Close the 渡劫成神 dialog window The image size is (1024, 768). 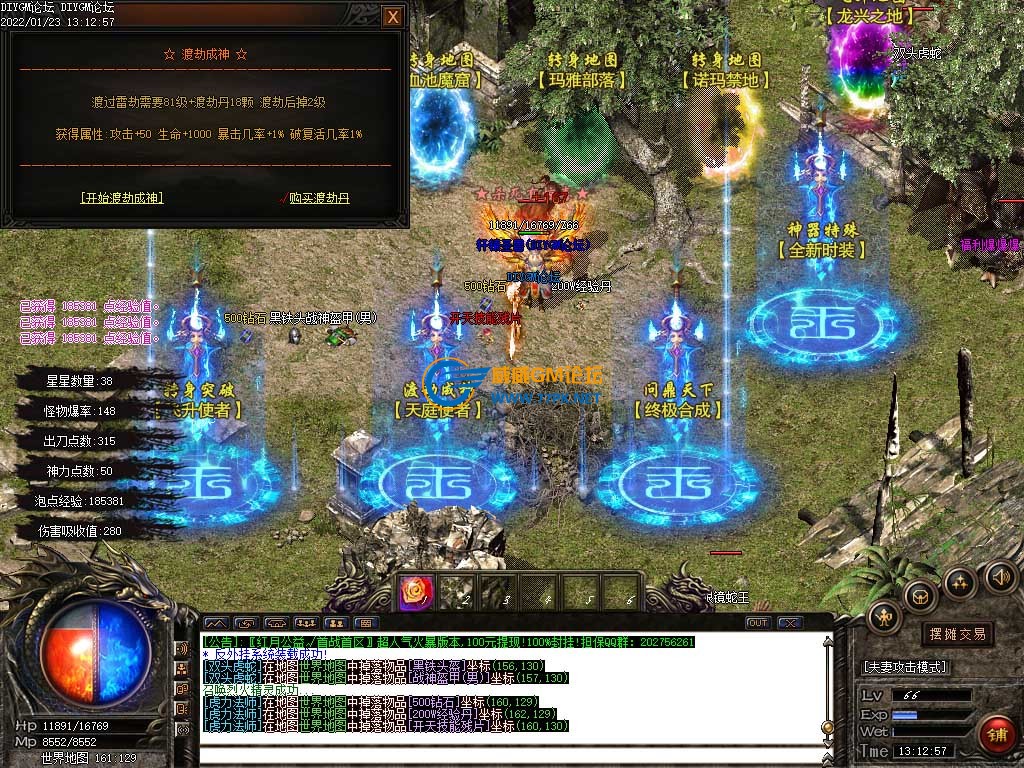click(x=393, y=17)
